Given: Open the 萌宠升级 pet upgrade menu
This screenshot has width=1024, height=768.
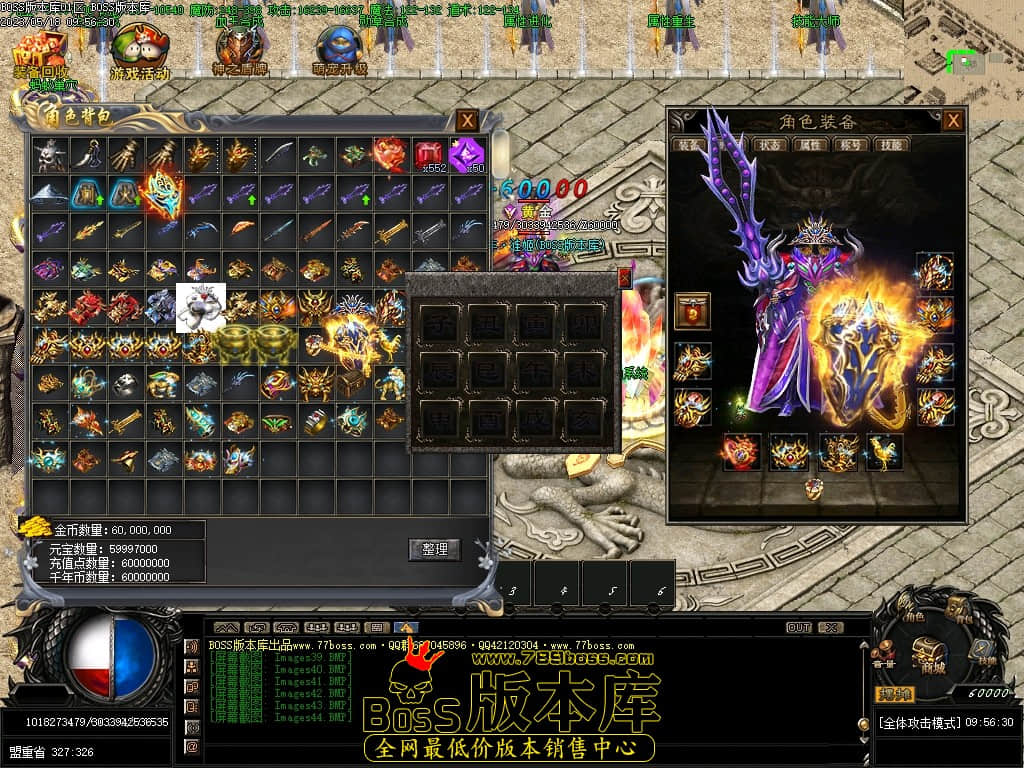Looking at the screenshot, I should [x=339, y=52].
